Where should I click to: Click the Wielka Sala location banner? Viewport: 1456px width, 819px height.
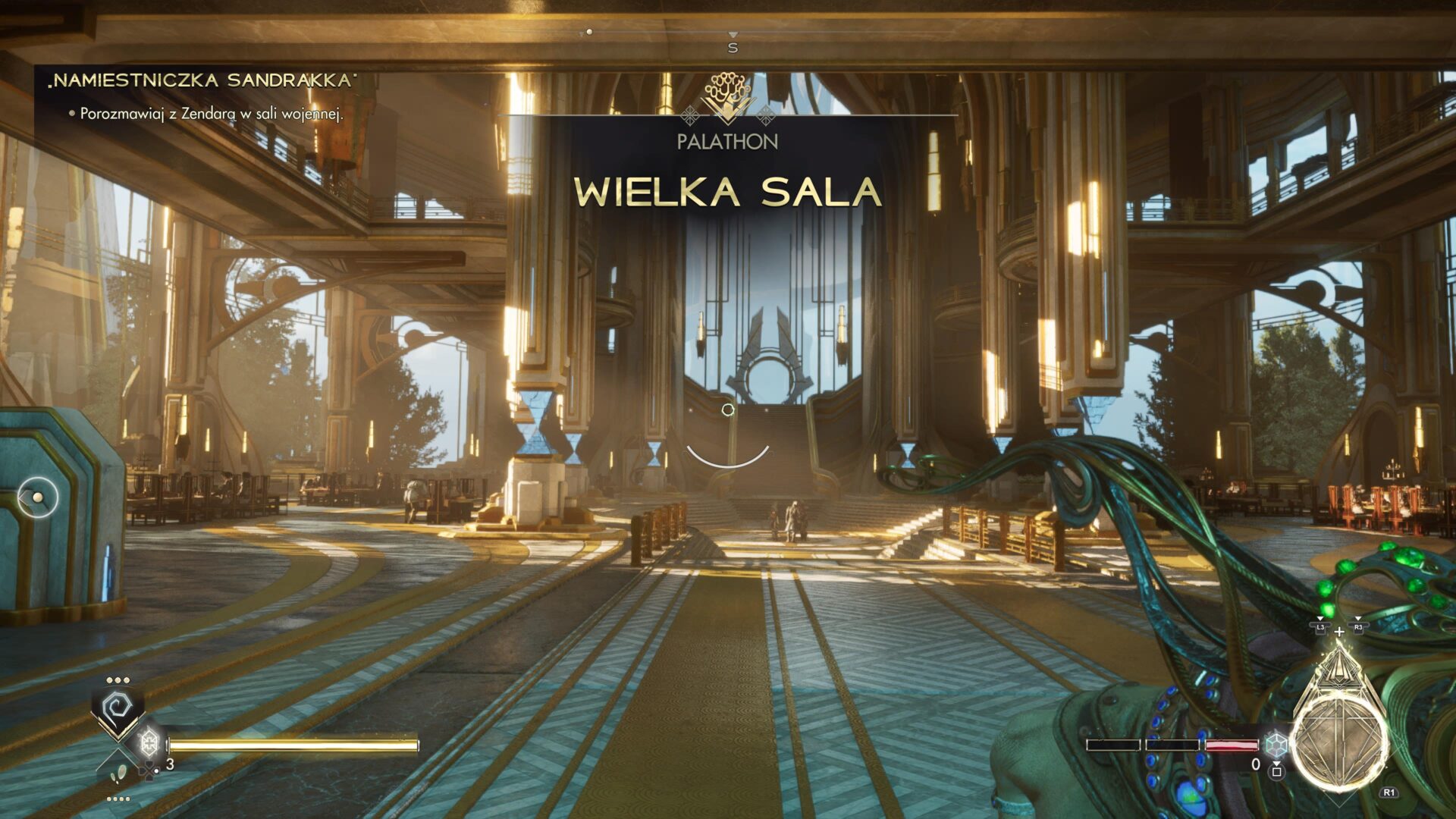727,191
